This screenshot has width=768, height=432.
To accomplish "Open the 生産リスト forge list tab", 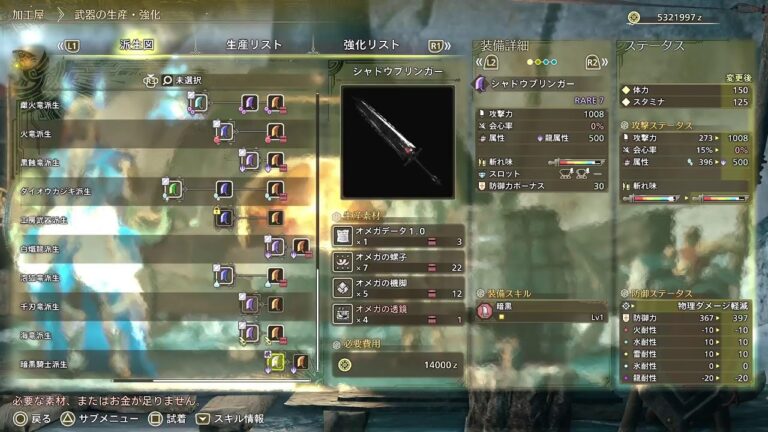I will pyautogui.click(x=254, y=45).
